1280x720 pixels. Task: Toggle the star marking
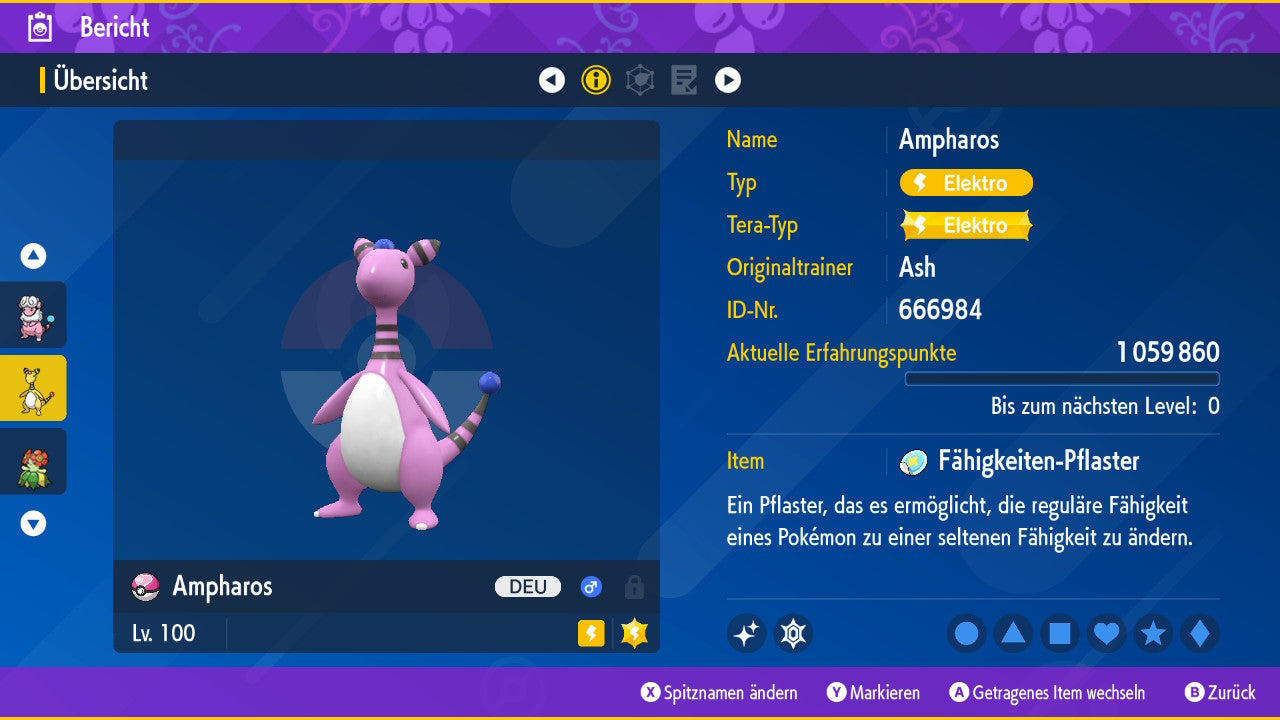(x=1153, y=633)
